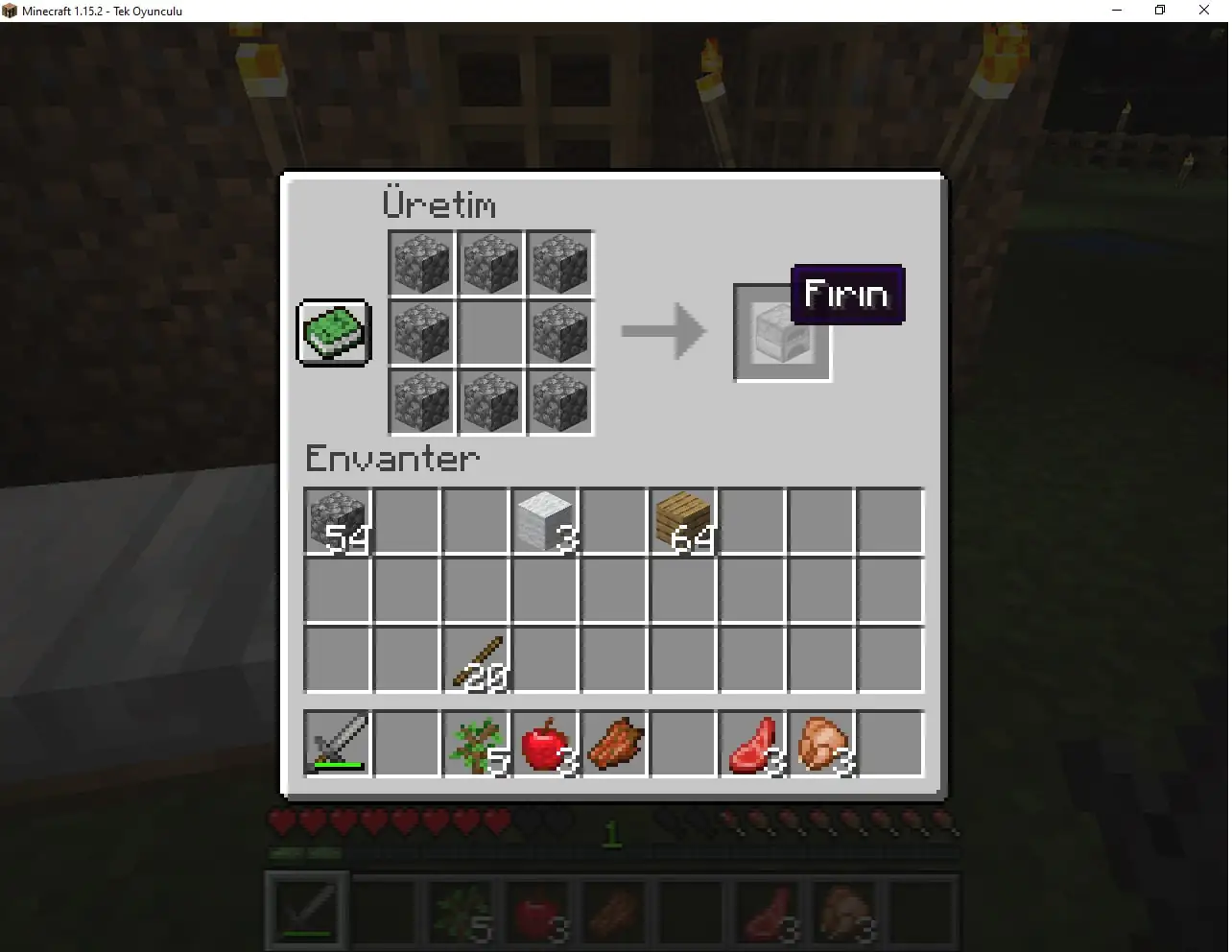1232x952 pixels.
Task: Grab the stack of 64 oak planks
Action: pyautogui.click(x=683, y=520)
